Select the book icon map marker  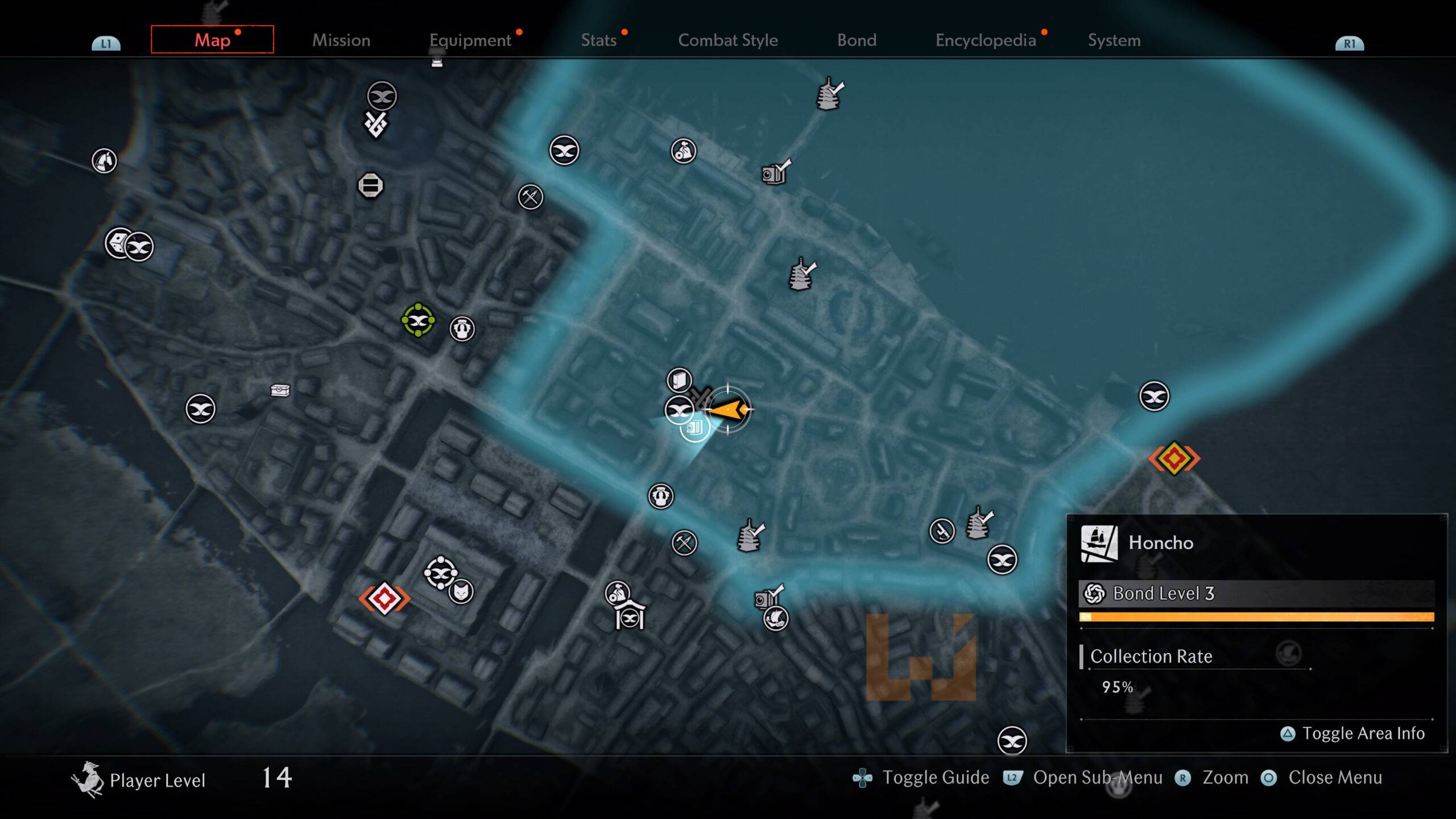pos(679,380)
